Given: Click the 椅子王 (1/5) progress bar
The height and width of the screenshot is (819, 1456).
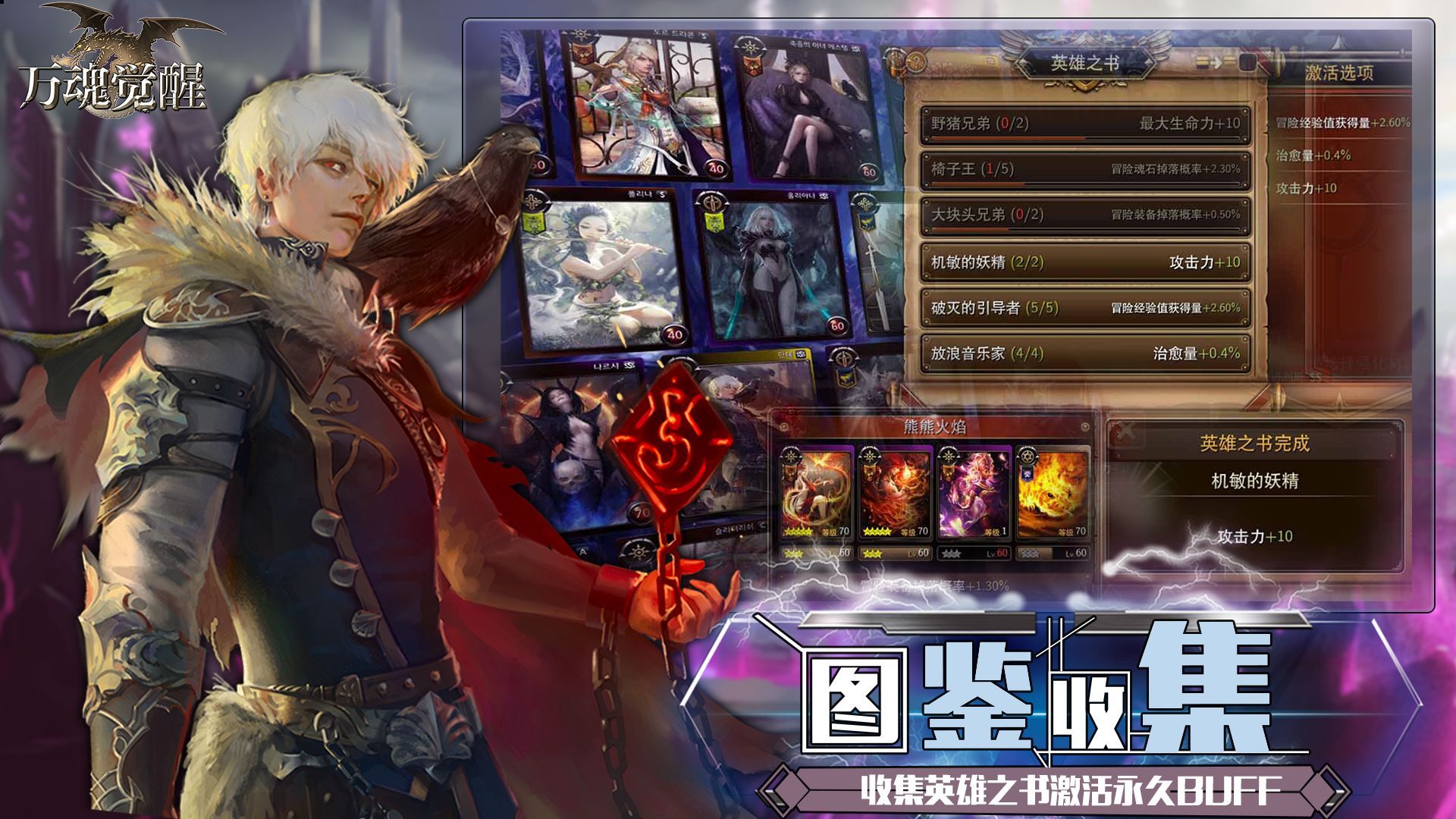Looking at the screenshot, I should [x=1077, y=184].
